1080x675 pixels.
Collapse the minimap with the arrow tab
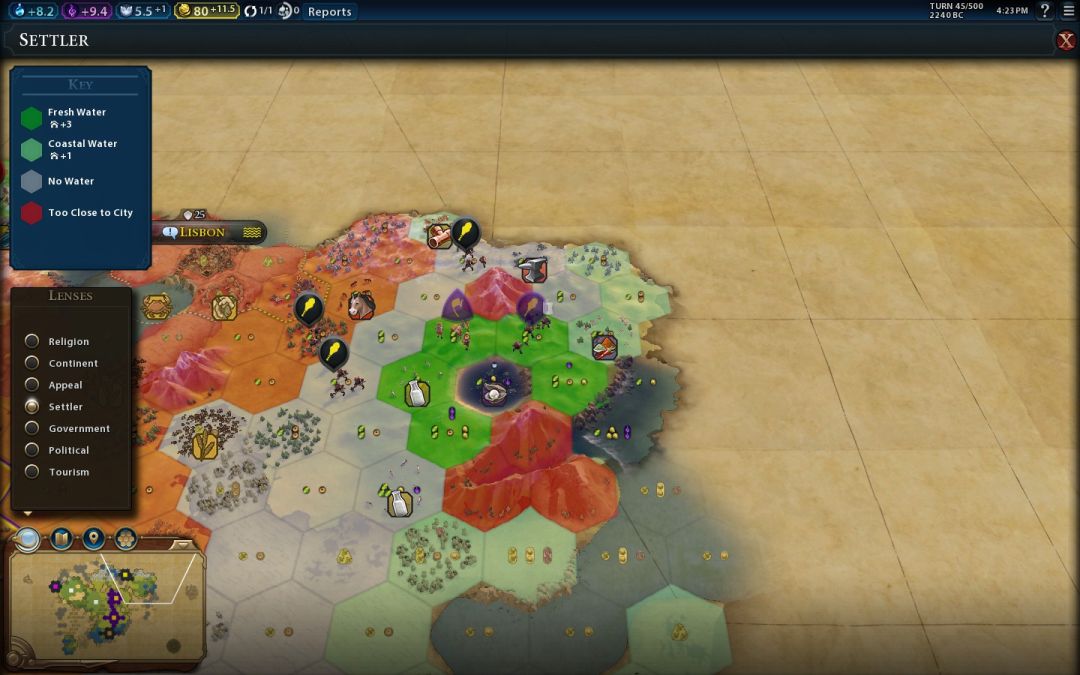(x=182, y=545)
